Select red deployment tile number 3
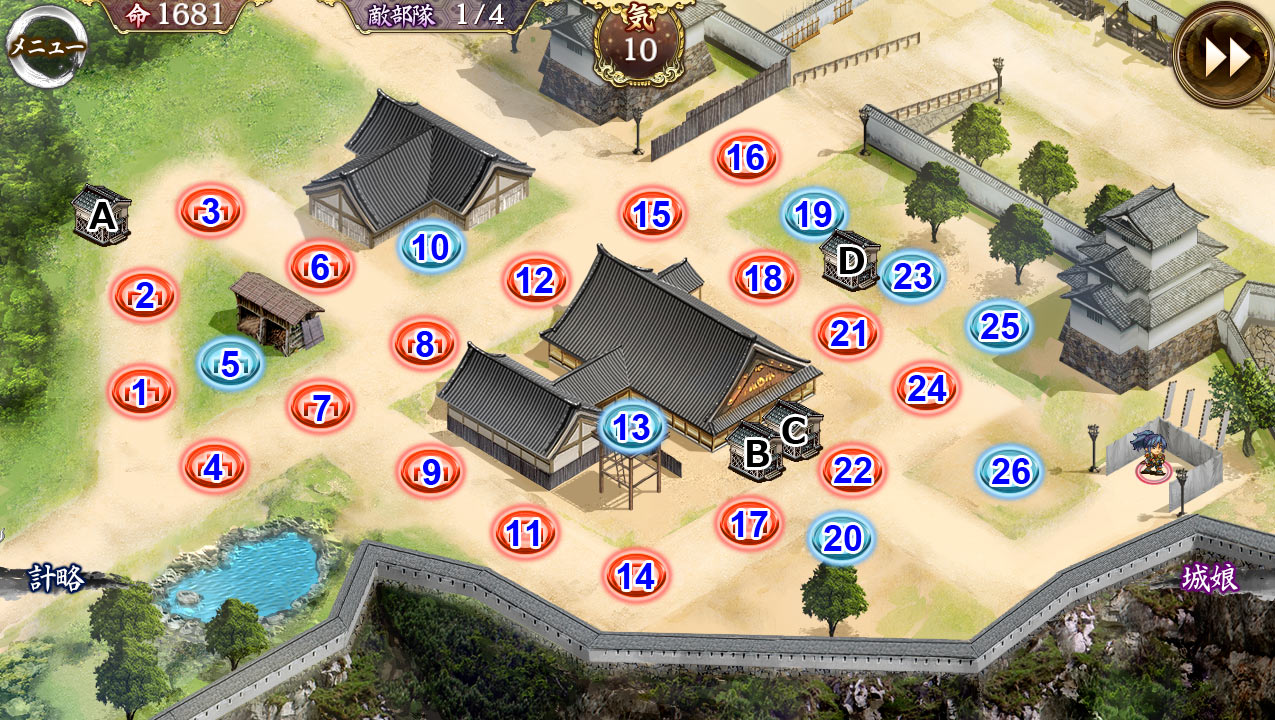1275x720 pixels. 210,211
